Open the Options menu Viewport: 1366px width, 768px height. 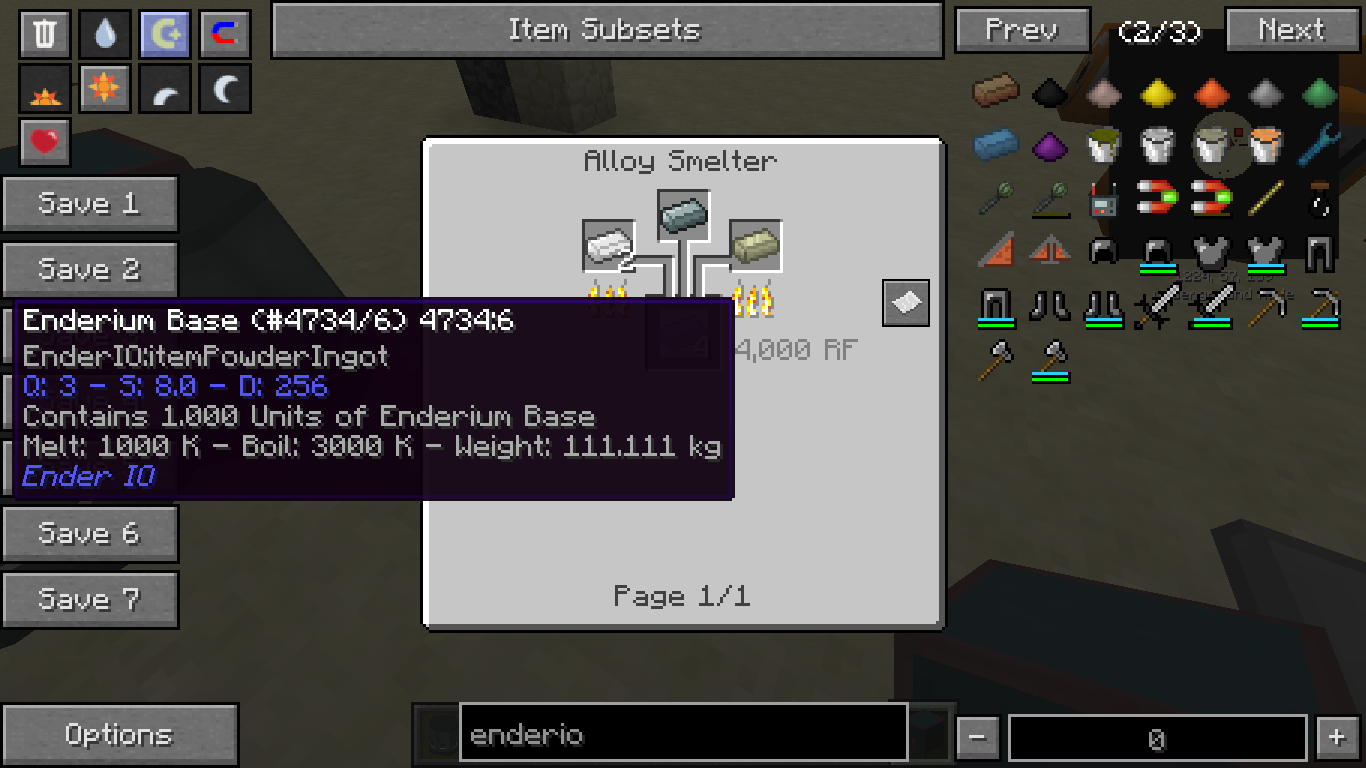pyautogui.click(x=119, y=735)
